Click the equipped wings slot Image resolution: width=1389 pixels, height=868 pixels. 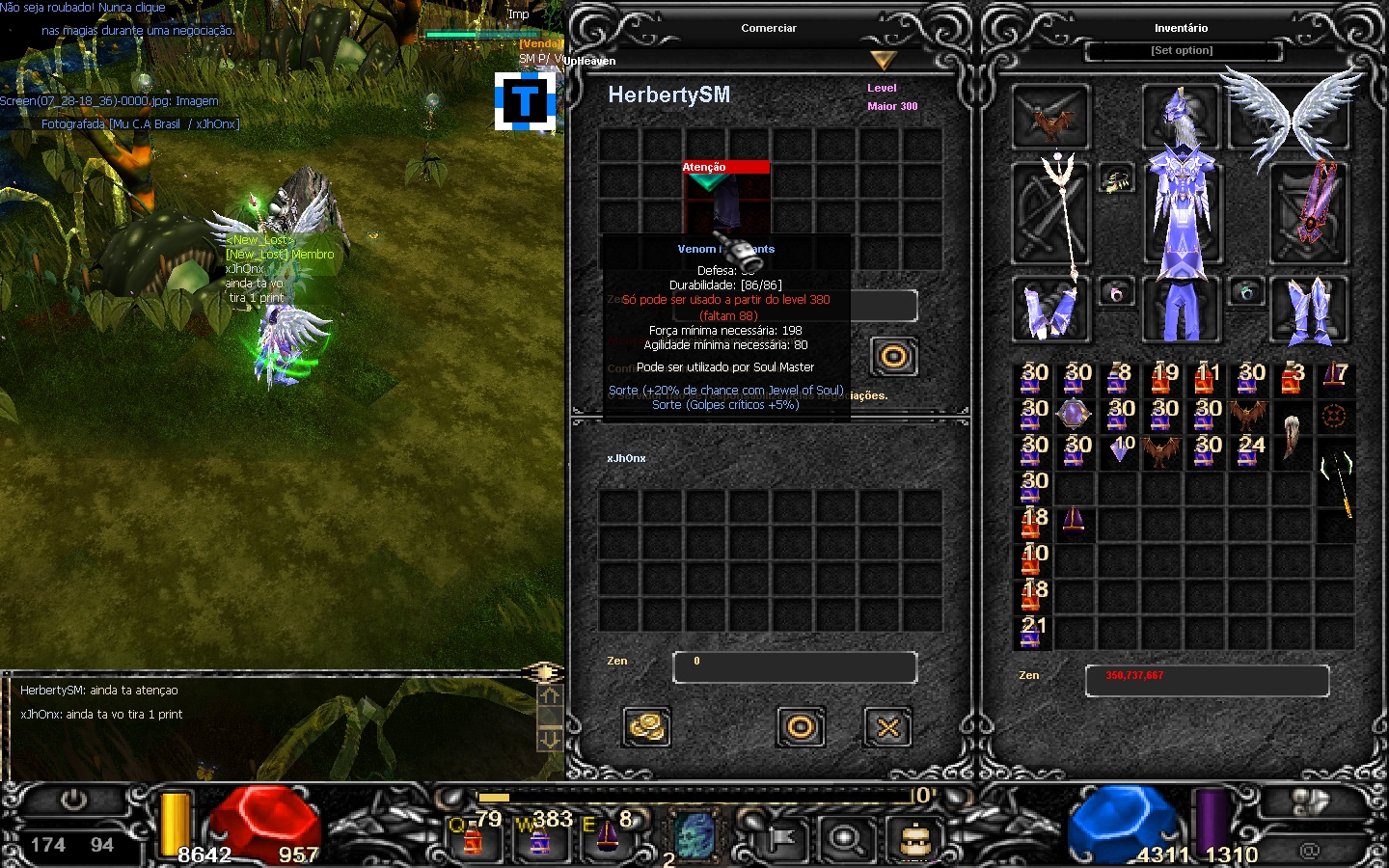(1293, 116)
